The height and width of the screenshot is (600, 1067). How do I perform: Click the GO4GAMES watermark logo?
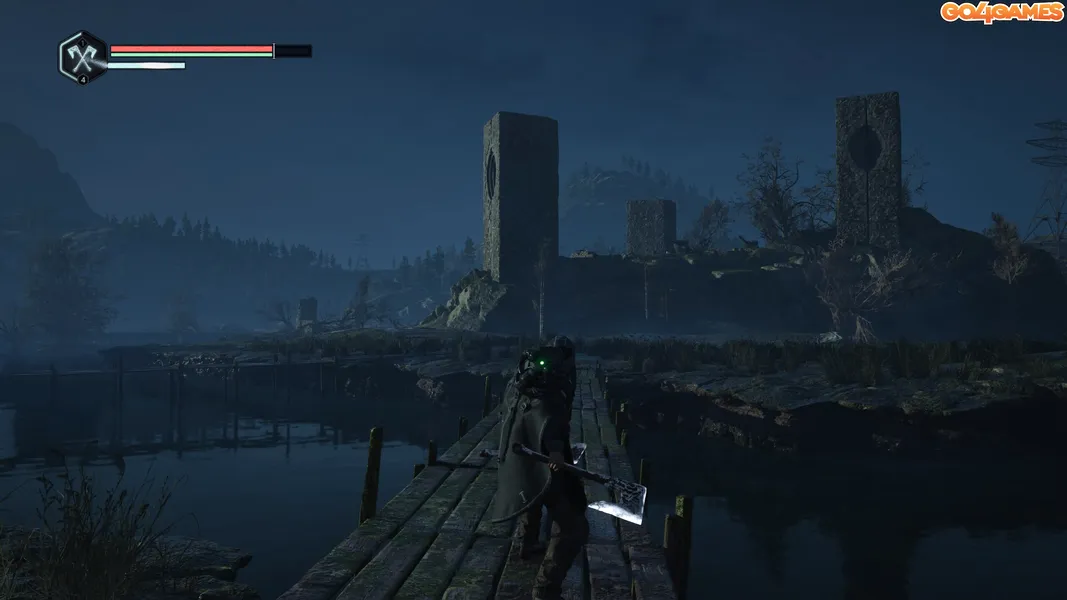click(x=1001, y=12)
